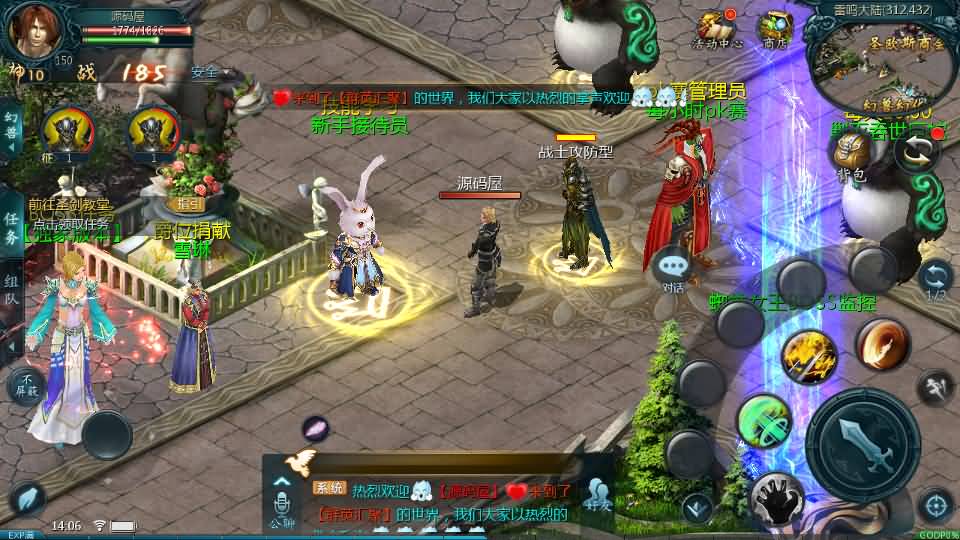Open the 商店 shop
960x540 pixels.
tap(773, 29)
